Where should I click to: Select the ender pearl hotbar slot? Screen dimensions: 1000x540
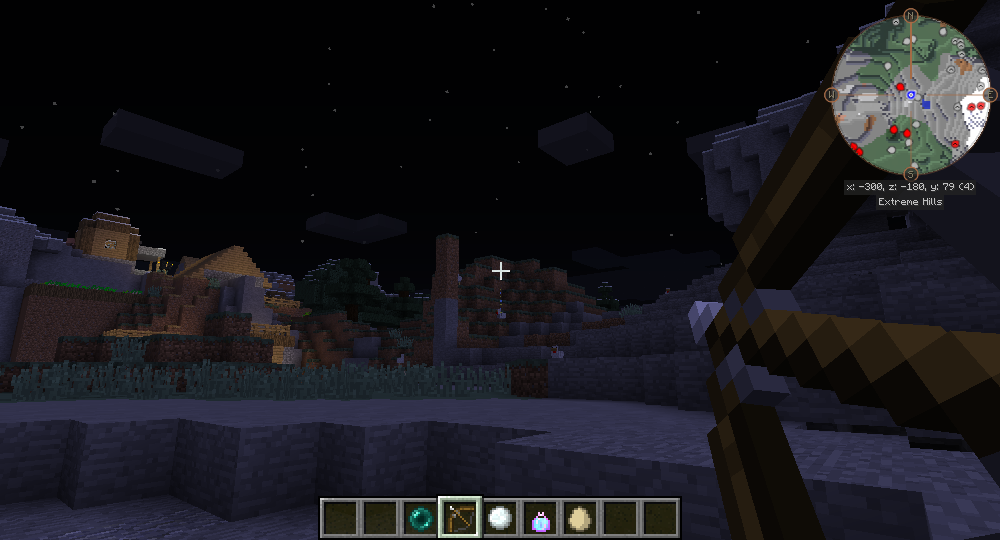(x=420, y=517)
